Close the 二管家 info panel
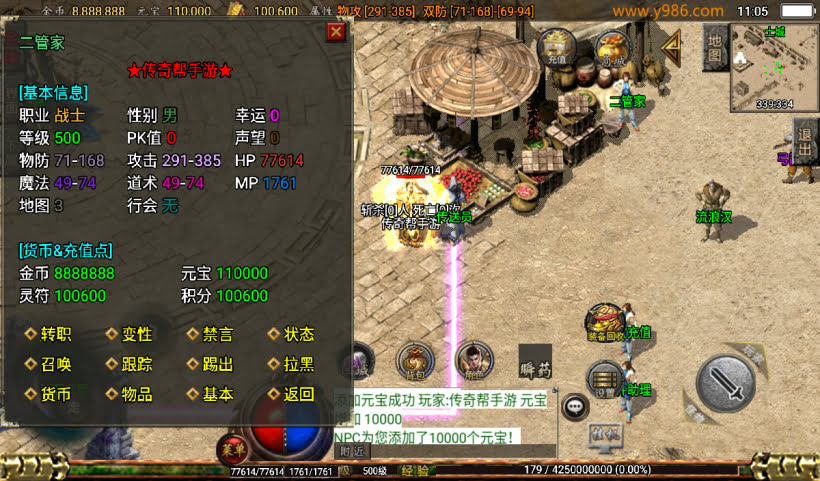 pyautogui.click(x=337, y=32)
